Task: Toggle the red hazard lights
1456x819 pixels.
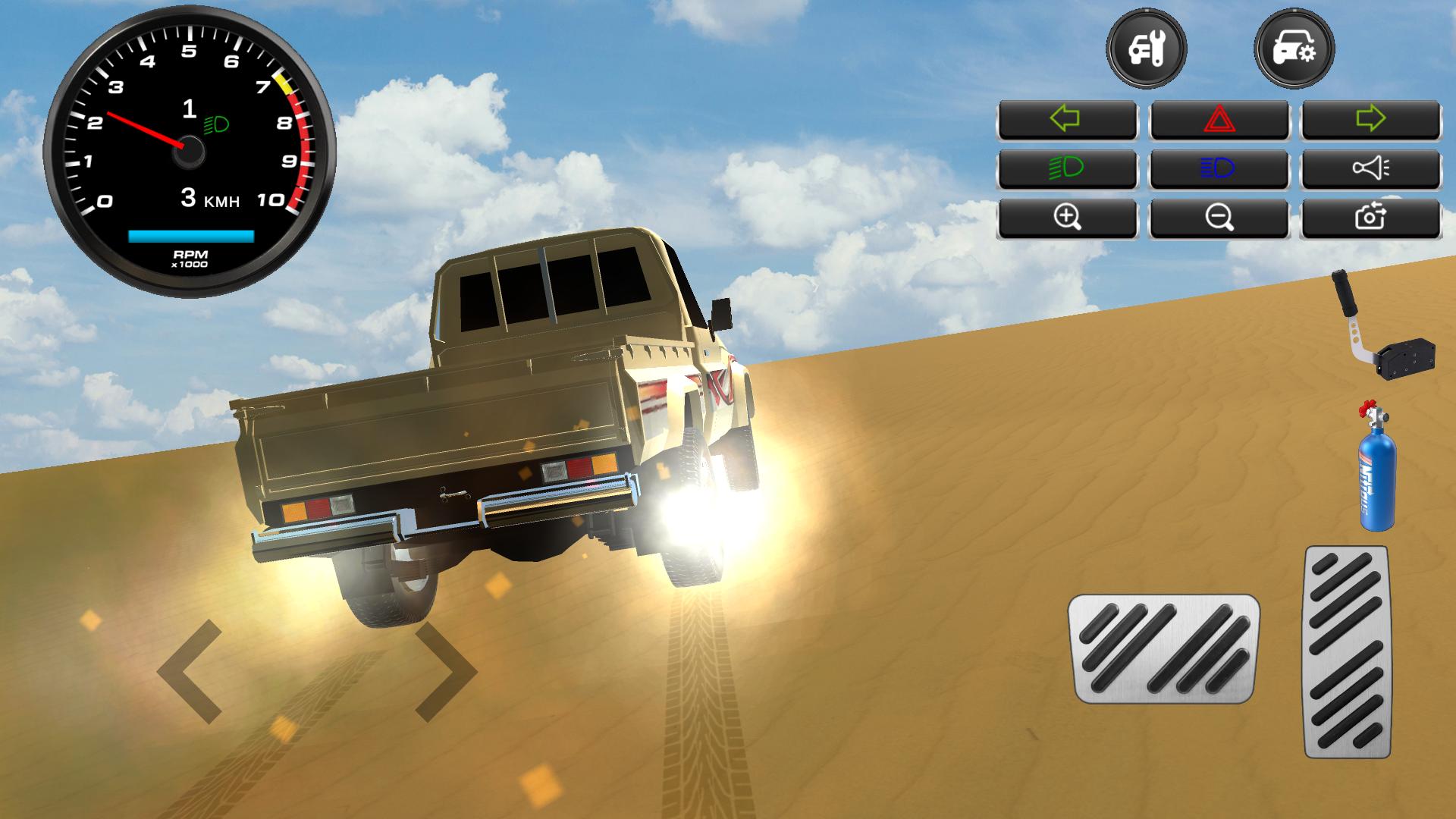Action: [1219, 120]
